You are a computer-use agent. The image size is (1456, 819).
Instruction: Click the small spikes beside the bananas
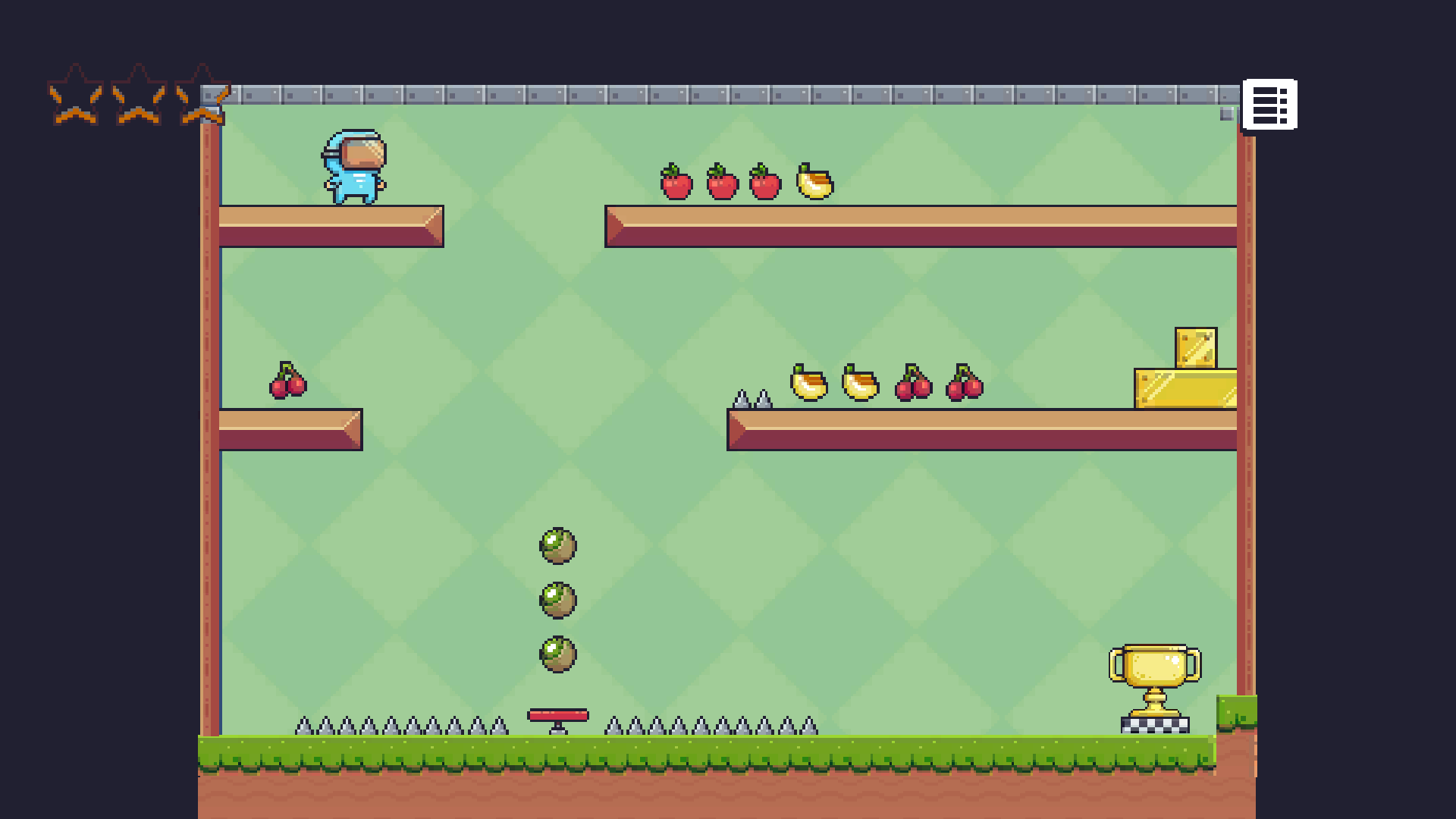(751, 398)
